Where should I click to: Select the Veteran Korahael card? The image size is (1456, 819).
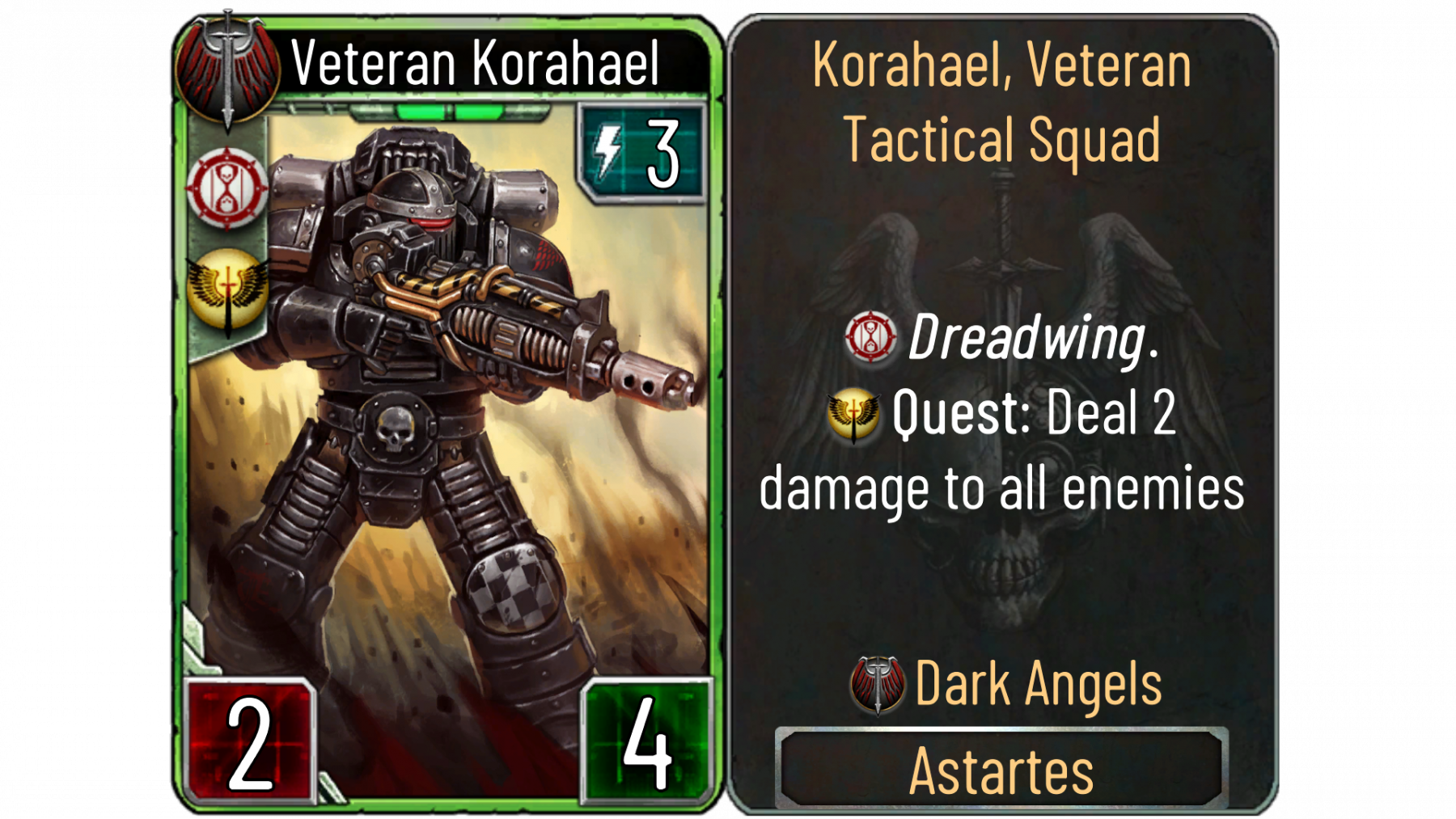click(x=447, y=412)
